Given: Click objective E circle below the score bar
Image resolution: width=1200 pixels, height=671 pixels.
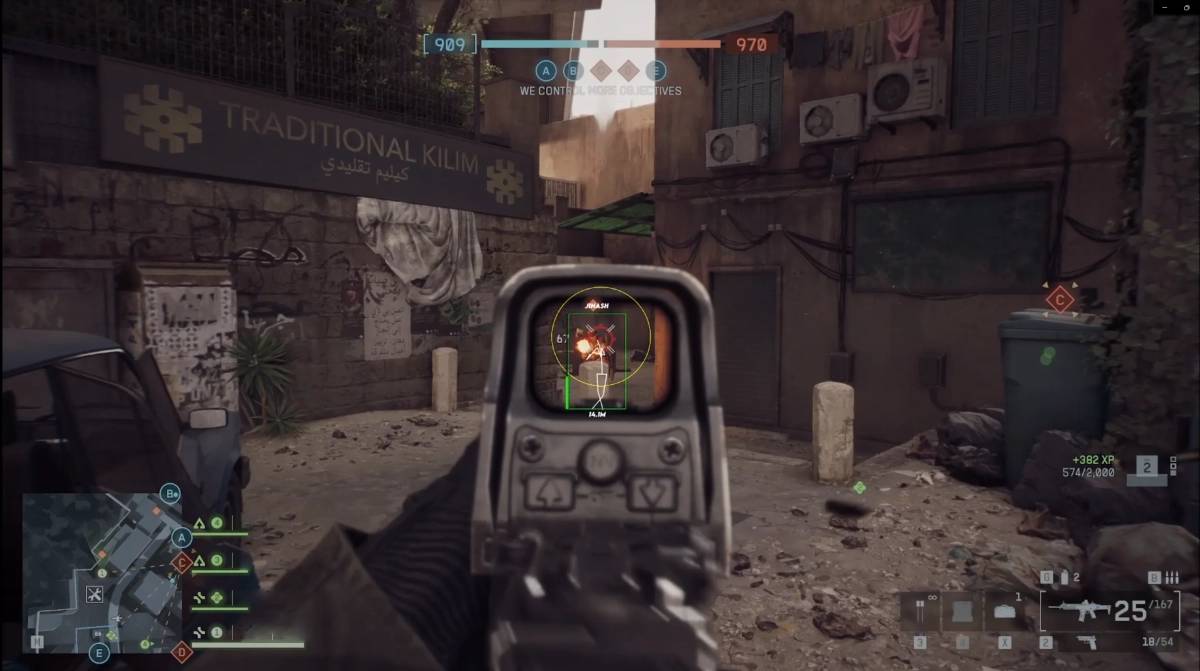Looking at the screenshot, I should (655, 70).
